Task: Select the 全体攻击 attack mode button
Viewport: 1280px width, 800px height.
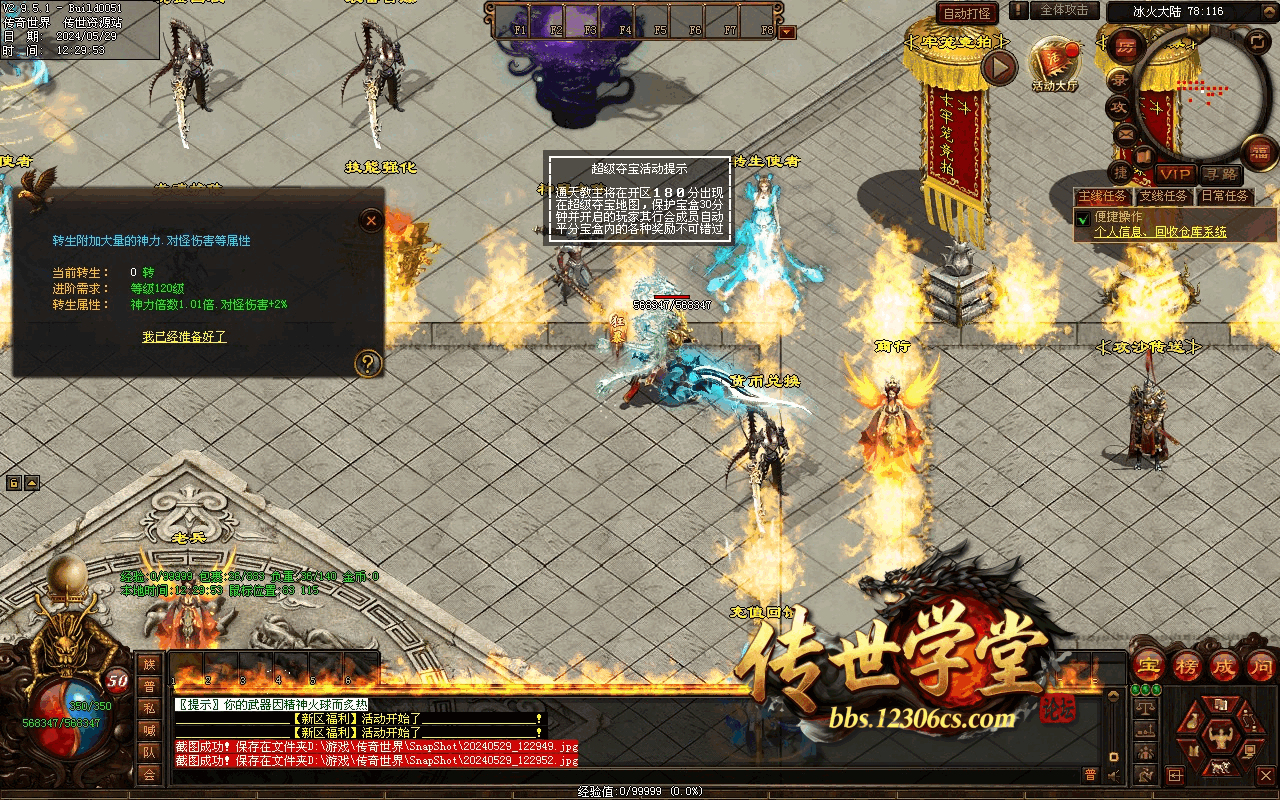Action: point(1064,10)
